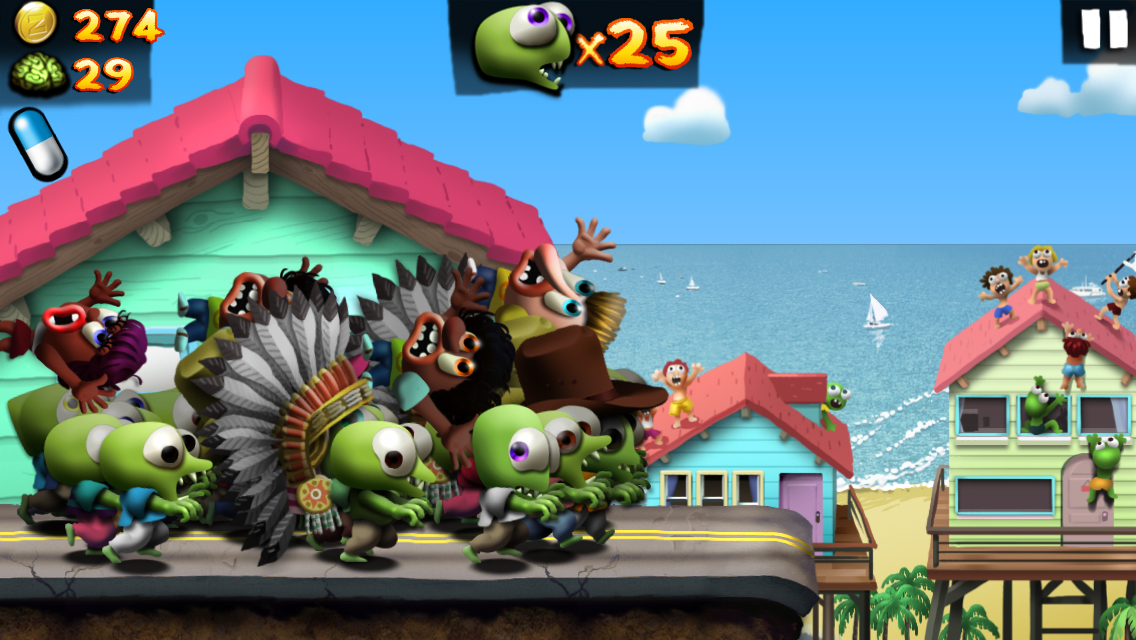Activate the blue and white pill power-up
Image resolution: width=1136 pixels, height=640 pixels.
coord(38,144)
